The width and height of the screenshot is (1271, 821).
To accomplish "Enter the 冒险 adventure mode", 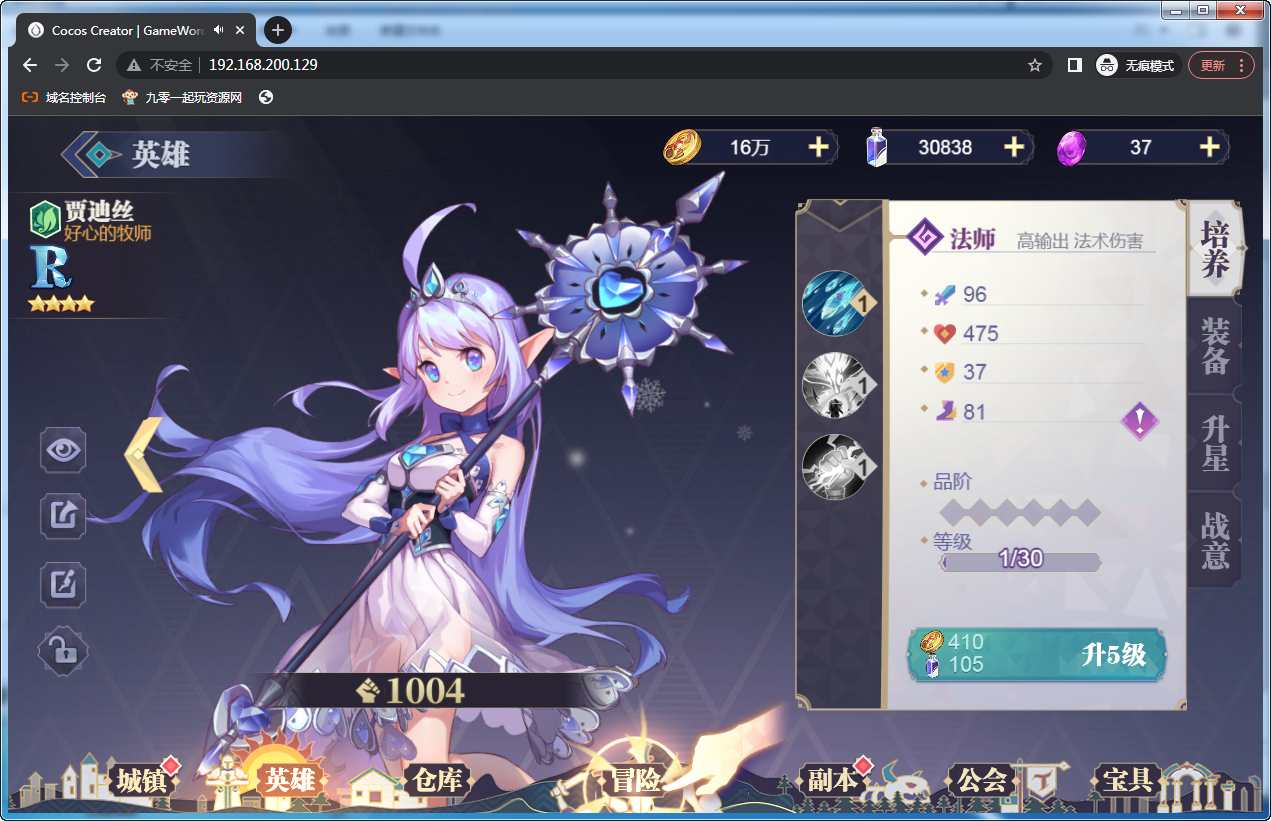I will tap(635, 780).
